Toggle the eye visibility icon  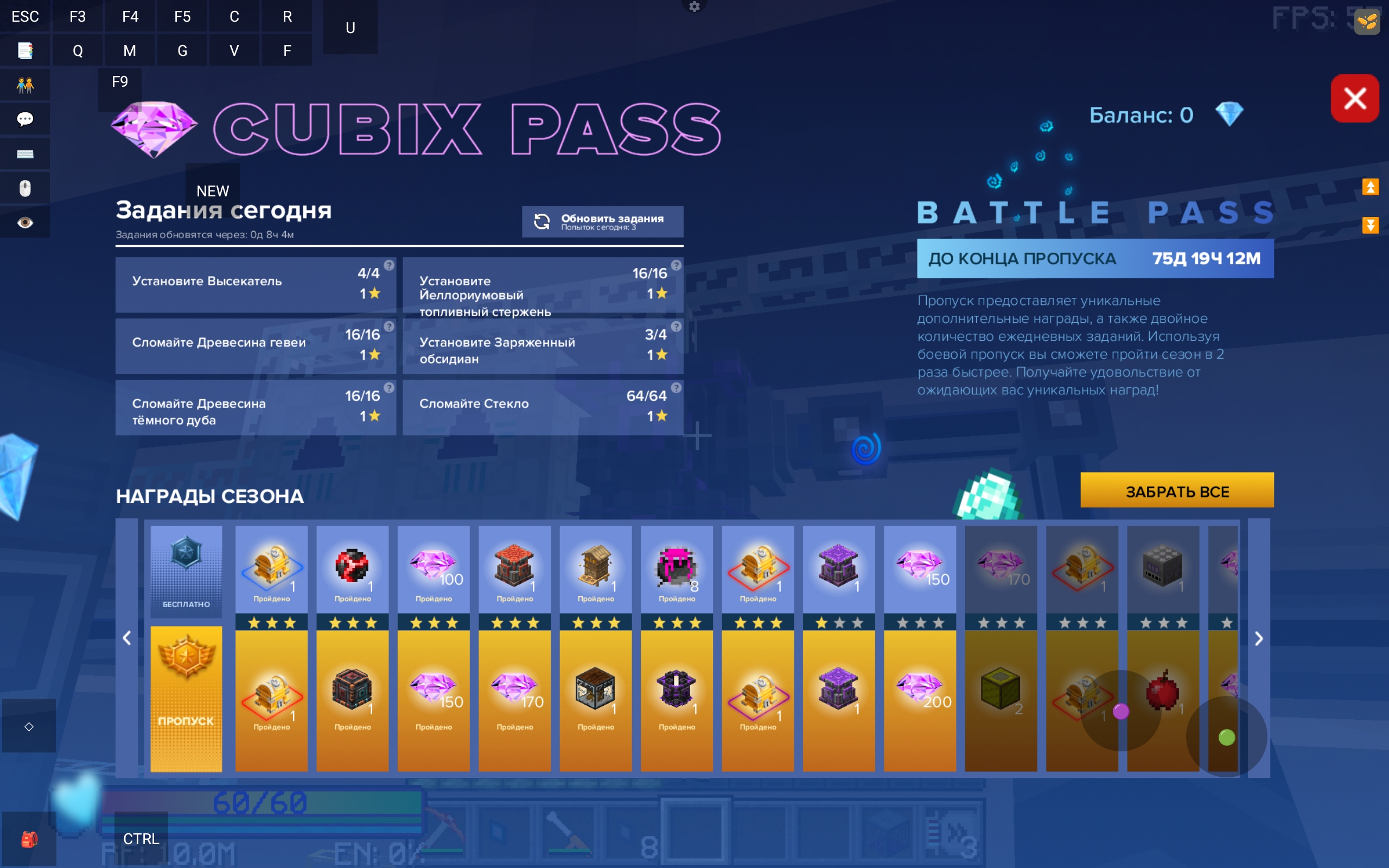(26, 223)
